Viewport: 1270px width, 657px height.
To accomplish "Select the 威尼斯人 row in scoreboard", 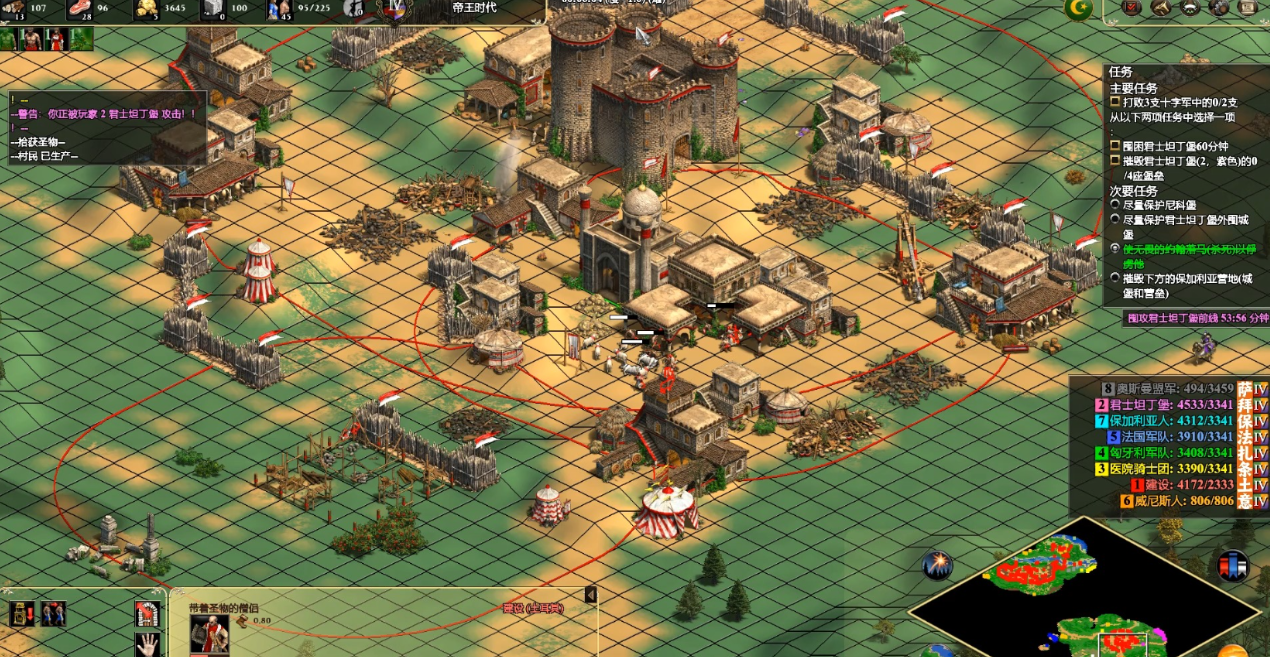I will [x=1166, y=501].
